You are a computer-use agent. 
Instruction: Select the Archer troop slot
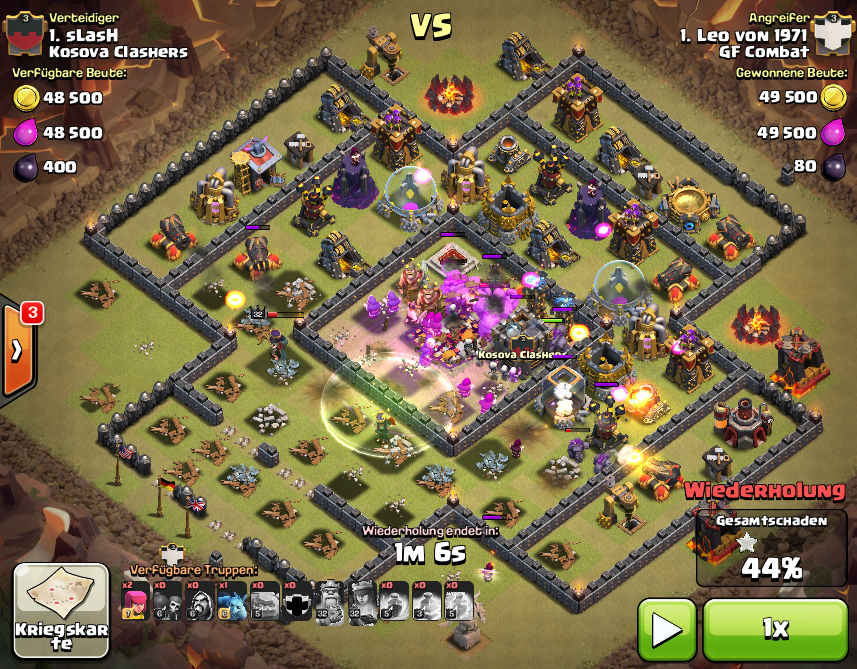pos(136,601)
